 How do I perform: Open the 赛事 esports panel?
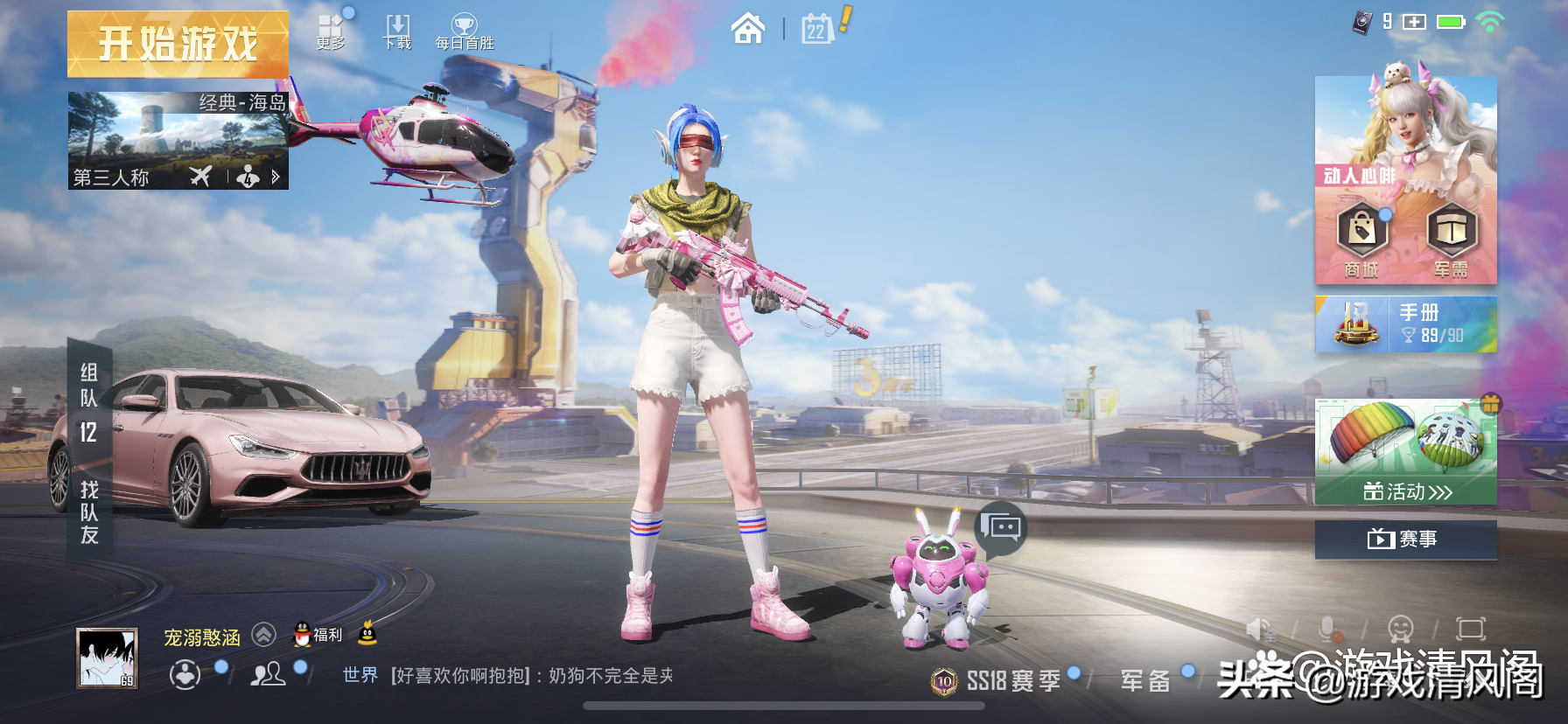tap(1405, 539)
